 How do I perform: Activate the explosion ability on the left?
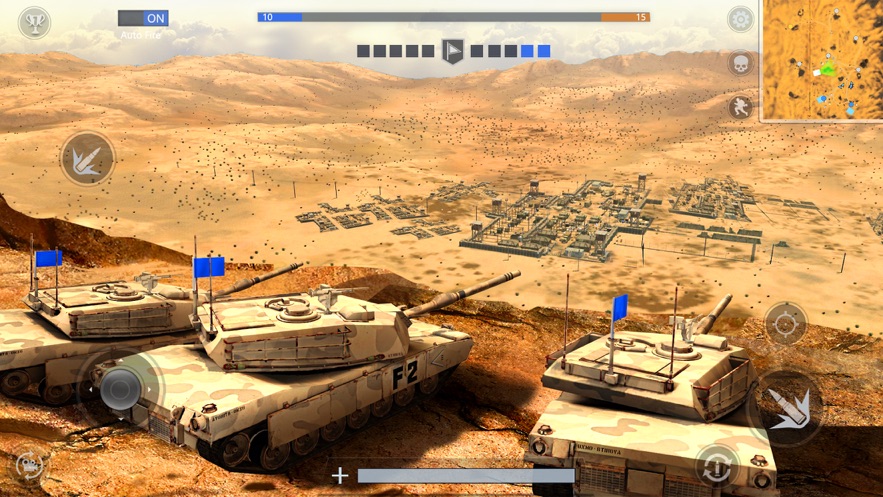point(87,158)
